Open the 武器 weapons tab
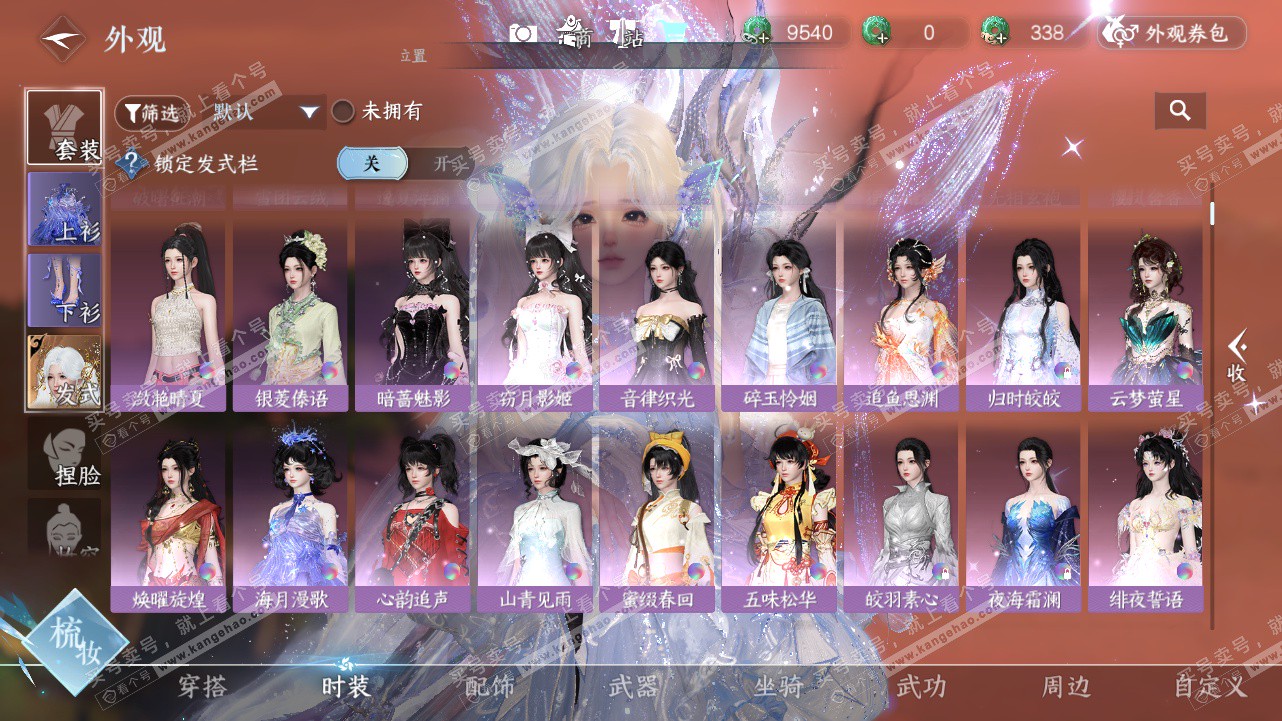This screenshot has height=721, width=1282. point(633,687)
